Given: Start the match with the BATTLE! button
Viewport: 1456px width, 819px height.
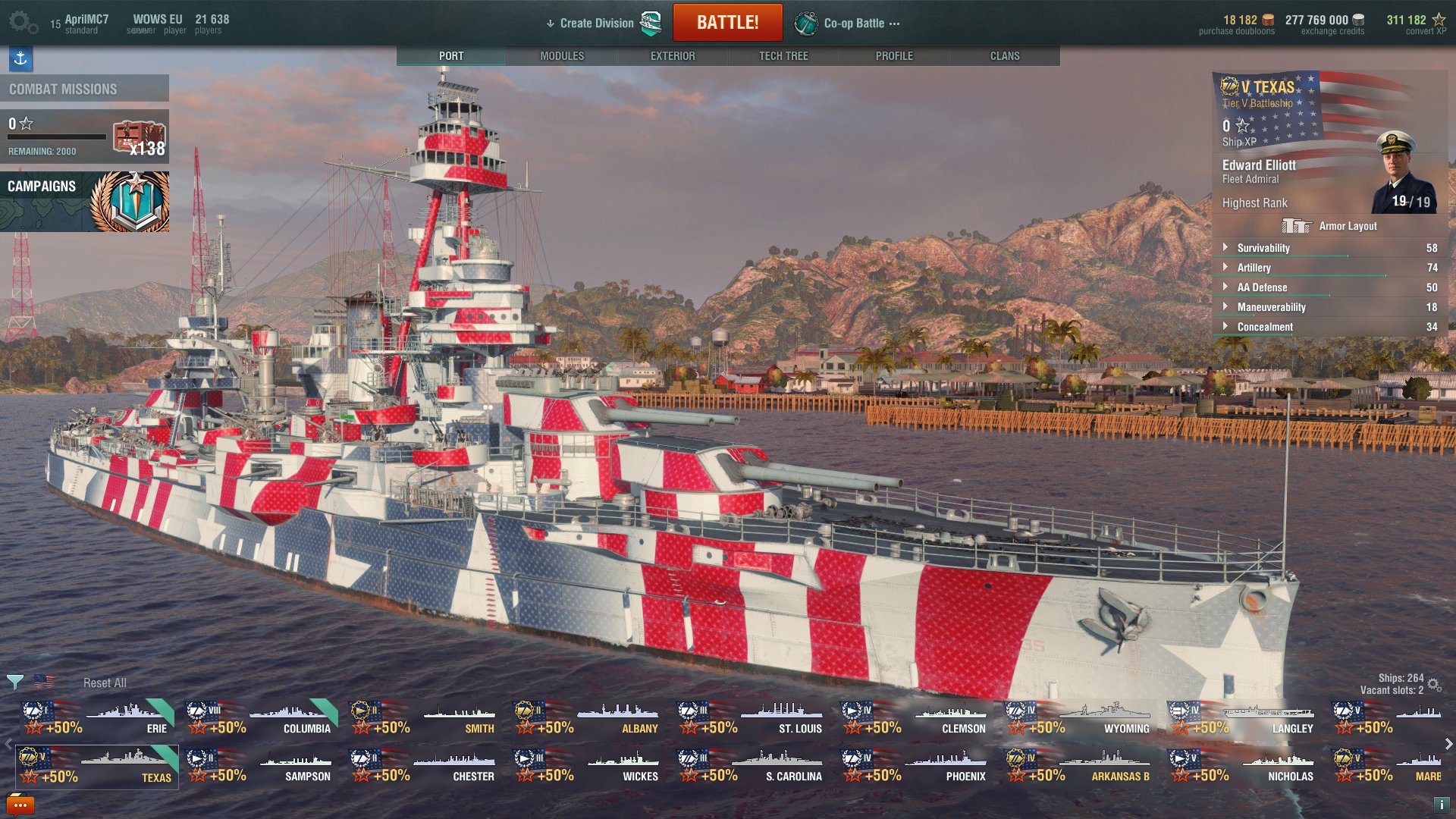Looking at the screenshot, I should pyautogui.click(x=727, y=23).
